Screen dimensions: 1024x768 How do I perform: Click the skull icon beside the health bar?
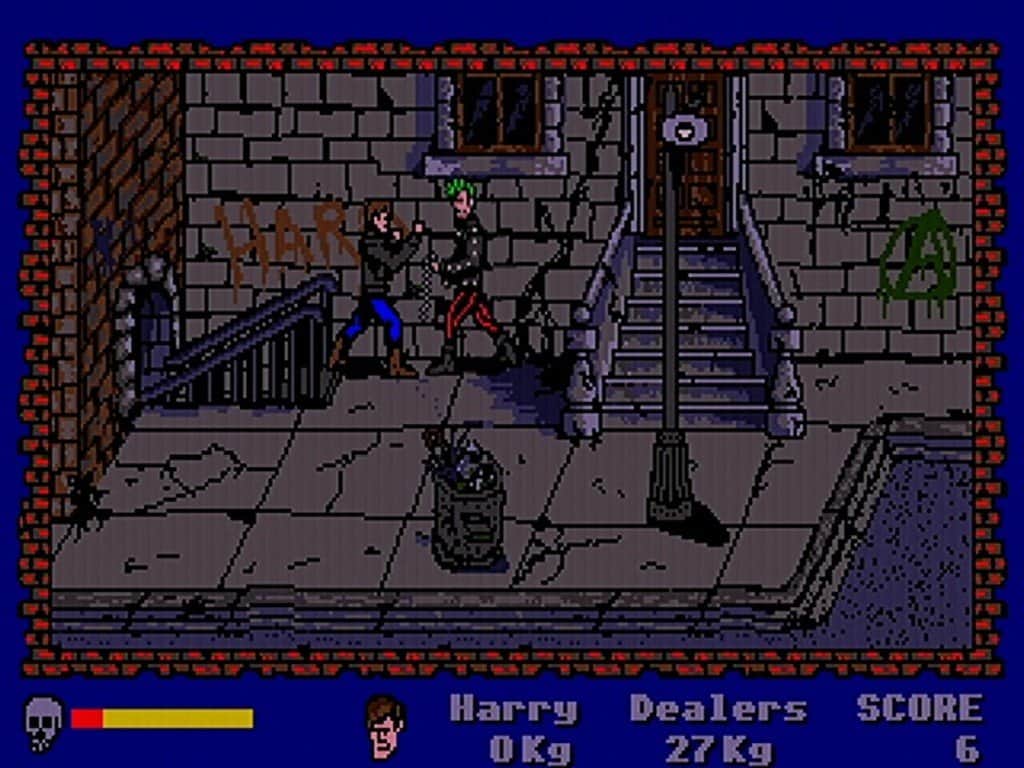coord(43,721)
